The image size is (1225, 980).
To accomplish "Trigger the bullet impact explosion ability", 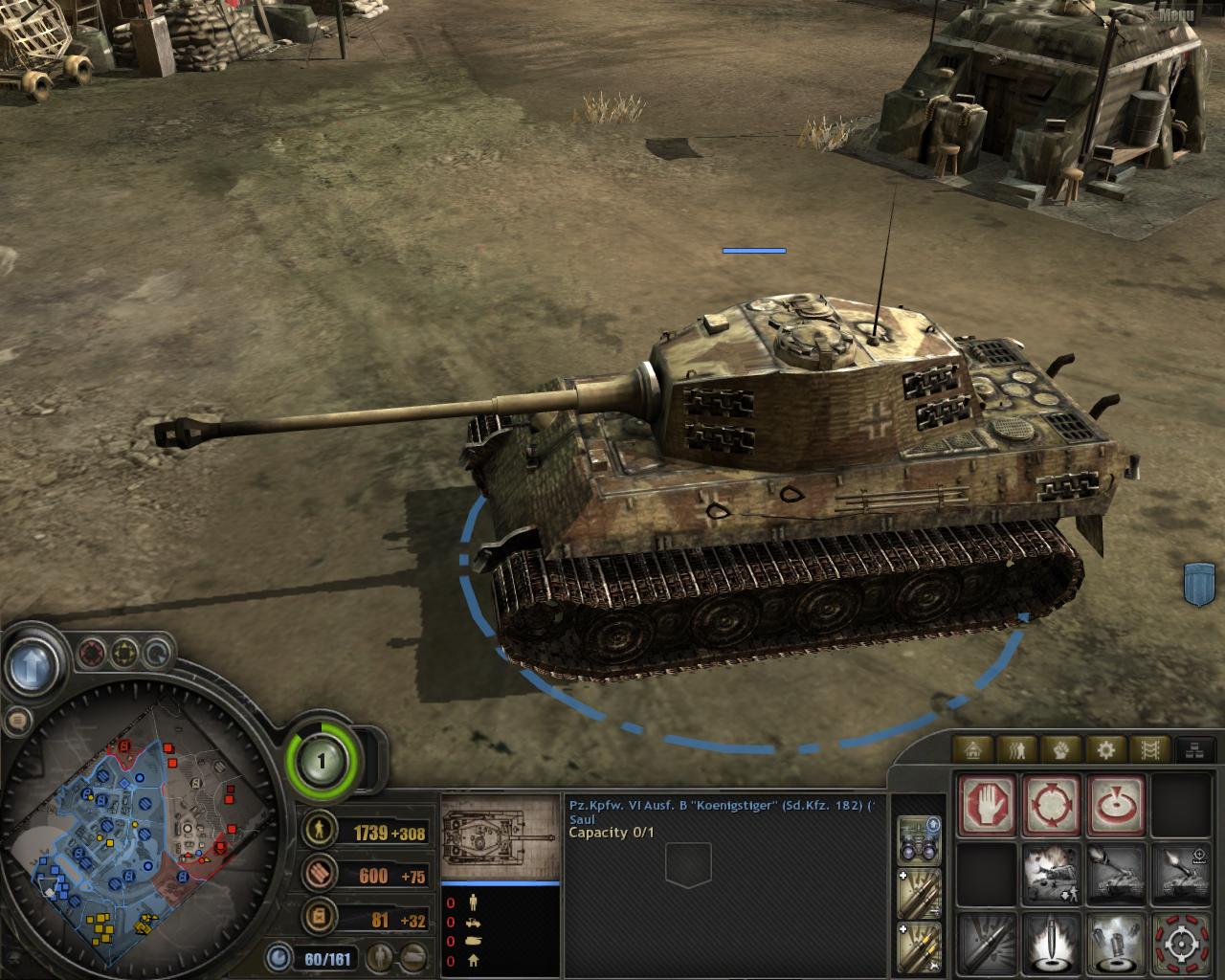I will click(1052, 943).
